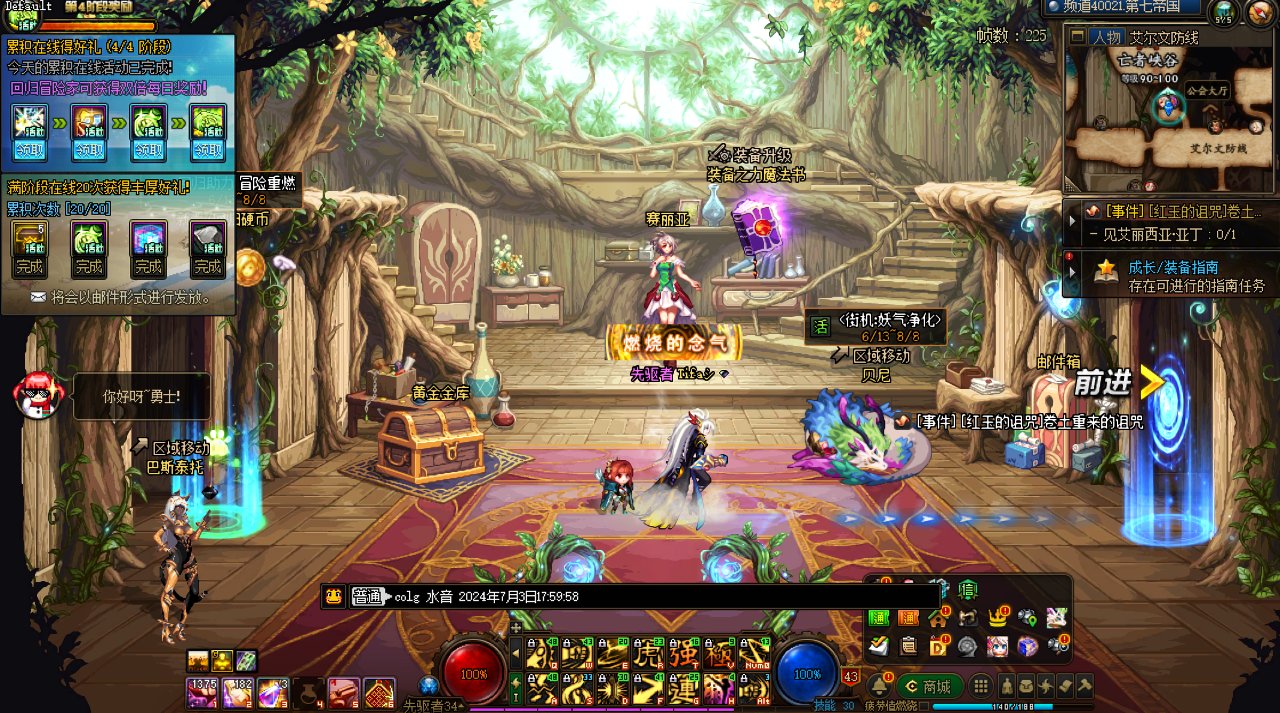Use the purple gem item in slot 3
This screenshot has height=713, width=1280.
click(x=272, y=692)
